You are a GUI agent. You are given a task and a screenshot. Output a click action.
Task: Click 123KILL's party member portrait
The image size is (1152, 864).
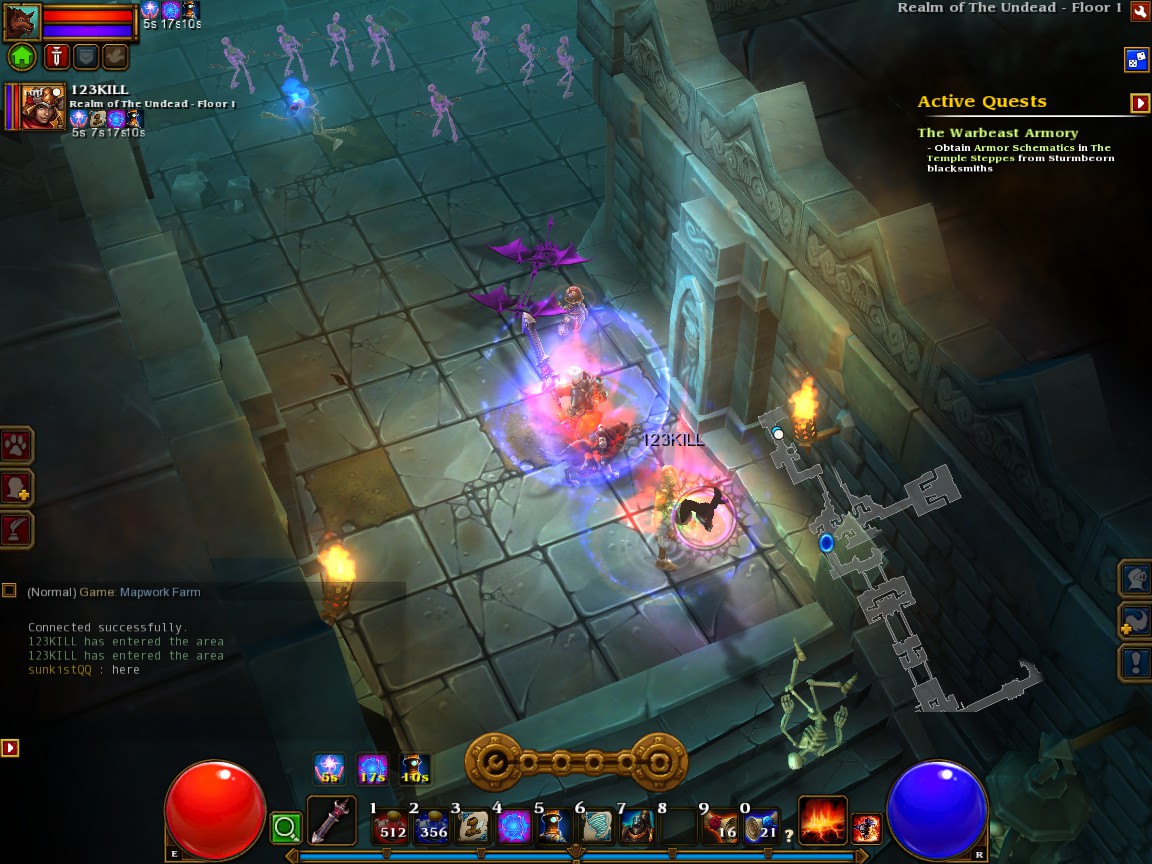pyautogui.click(x=42, y=106)
